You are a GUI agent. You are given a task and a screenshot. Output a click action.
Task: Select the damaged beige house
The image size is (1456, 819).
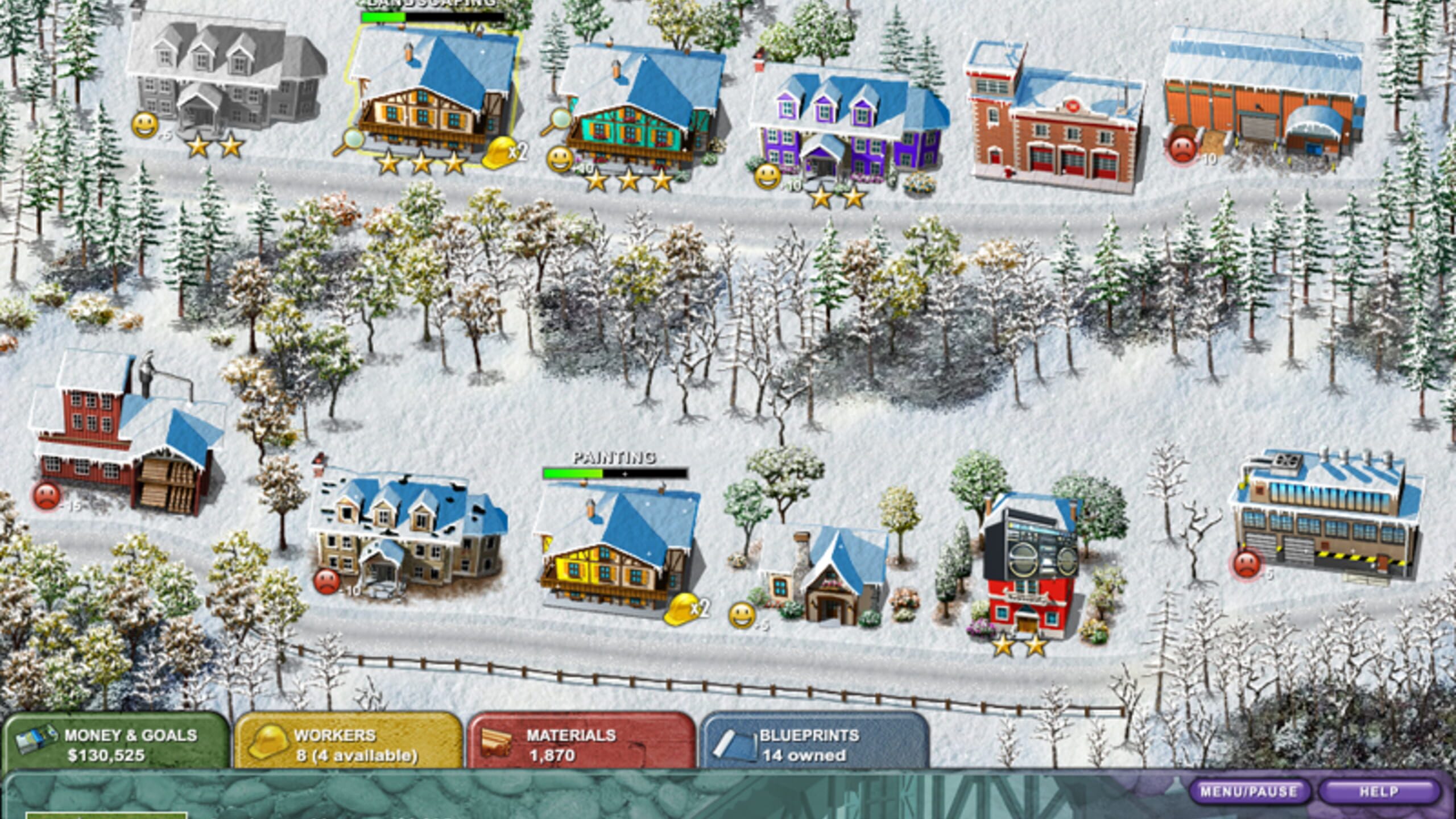(x=407, y=532)
